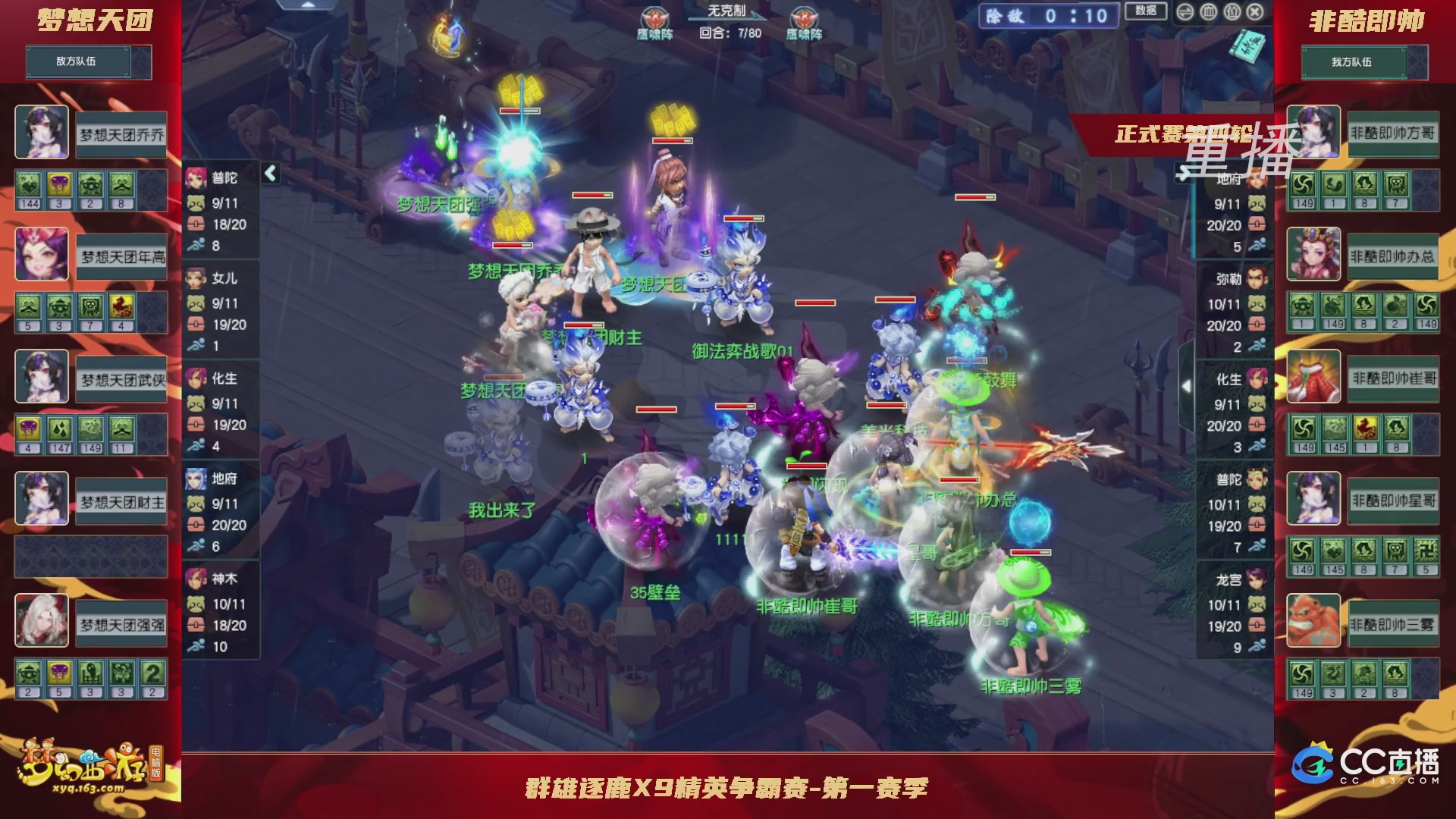
Task: Toggle the swap-view arrow icon in the toolbar
Action: pos(1185,12)
